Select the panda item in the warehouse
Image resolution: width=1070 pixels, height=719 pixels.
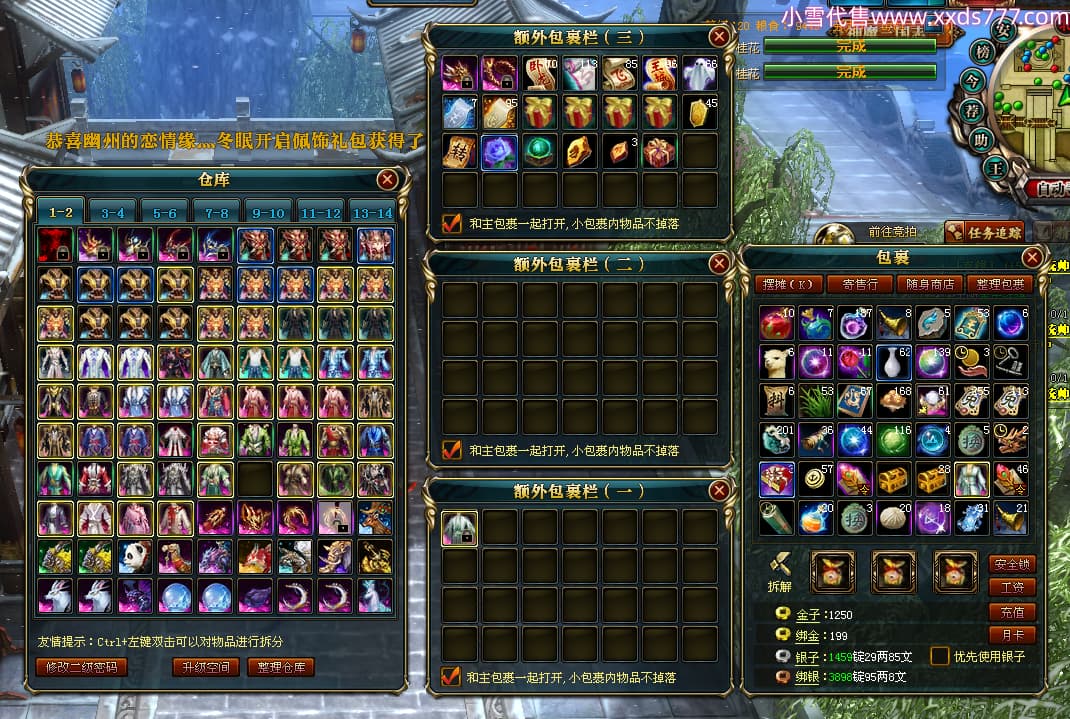coord(135,556)
